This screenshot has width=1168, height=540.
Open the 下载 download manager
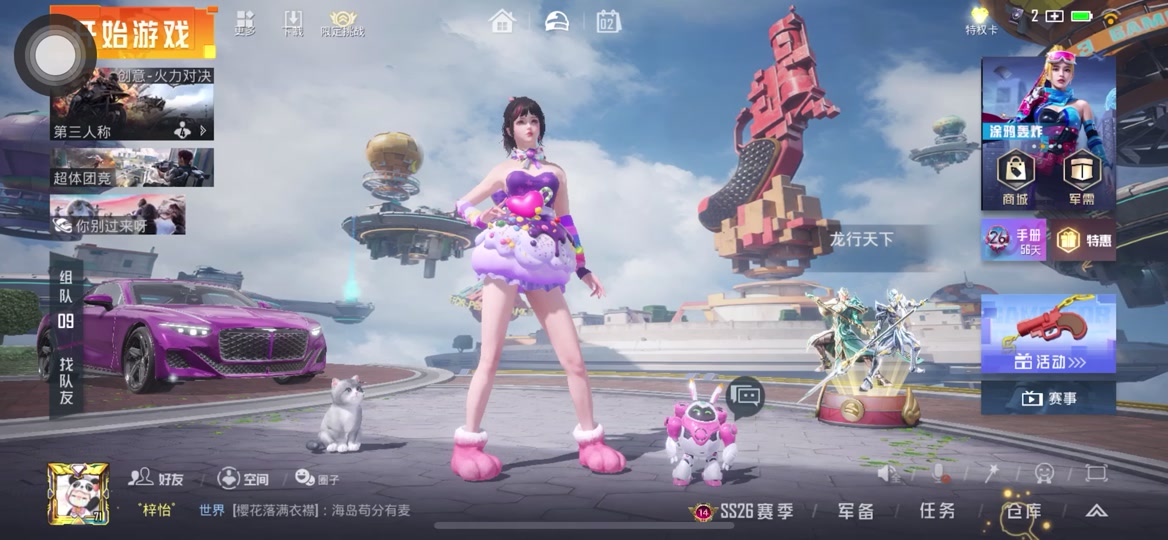[x=293, y=23]
